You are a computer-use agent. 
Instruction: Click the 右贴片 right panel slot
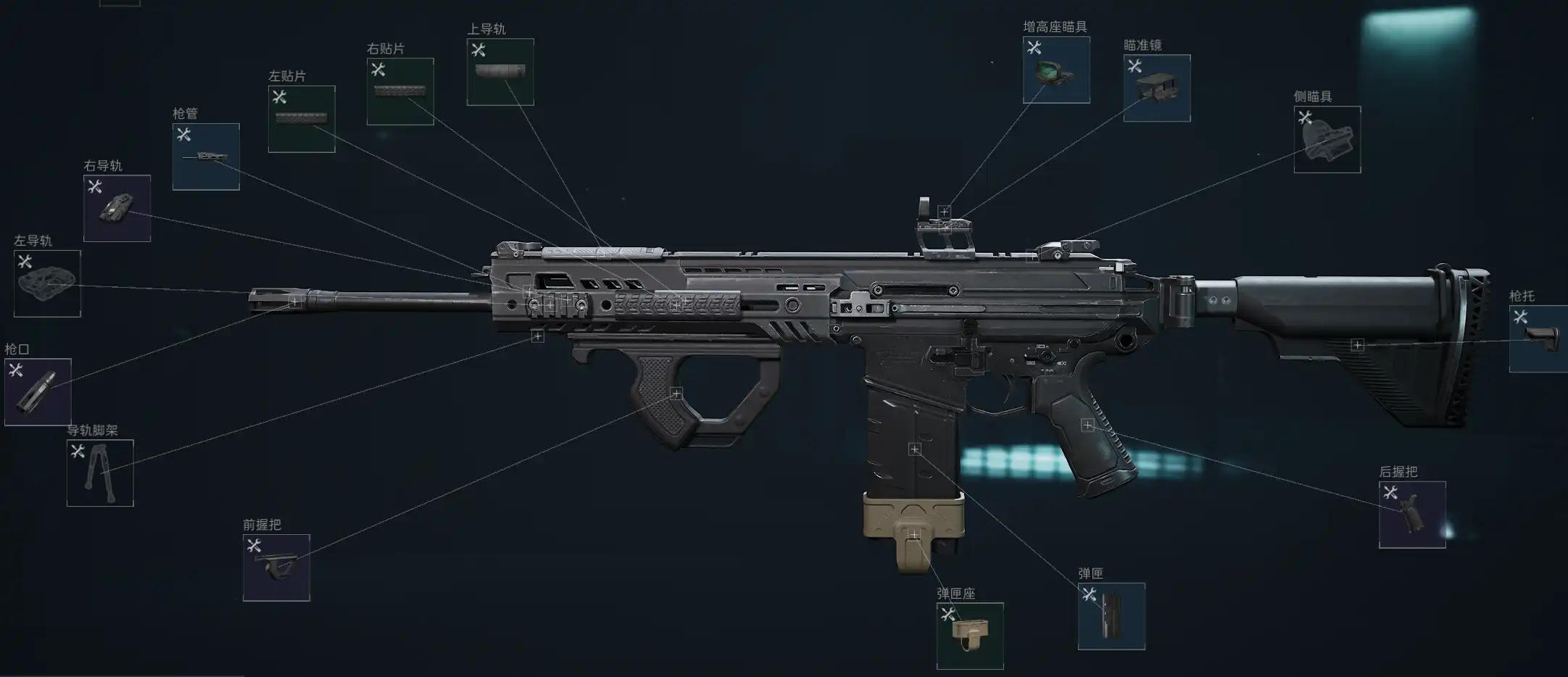click(400, 91)
